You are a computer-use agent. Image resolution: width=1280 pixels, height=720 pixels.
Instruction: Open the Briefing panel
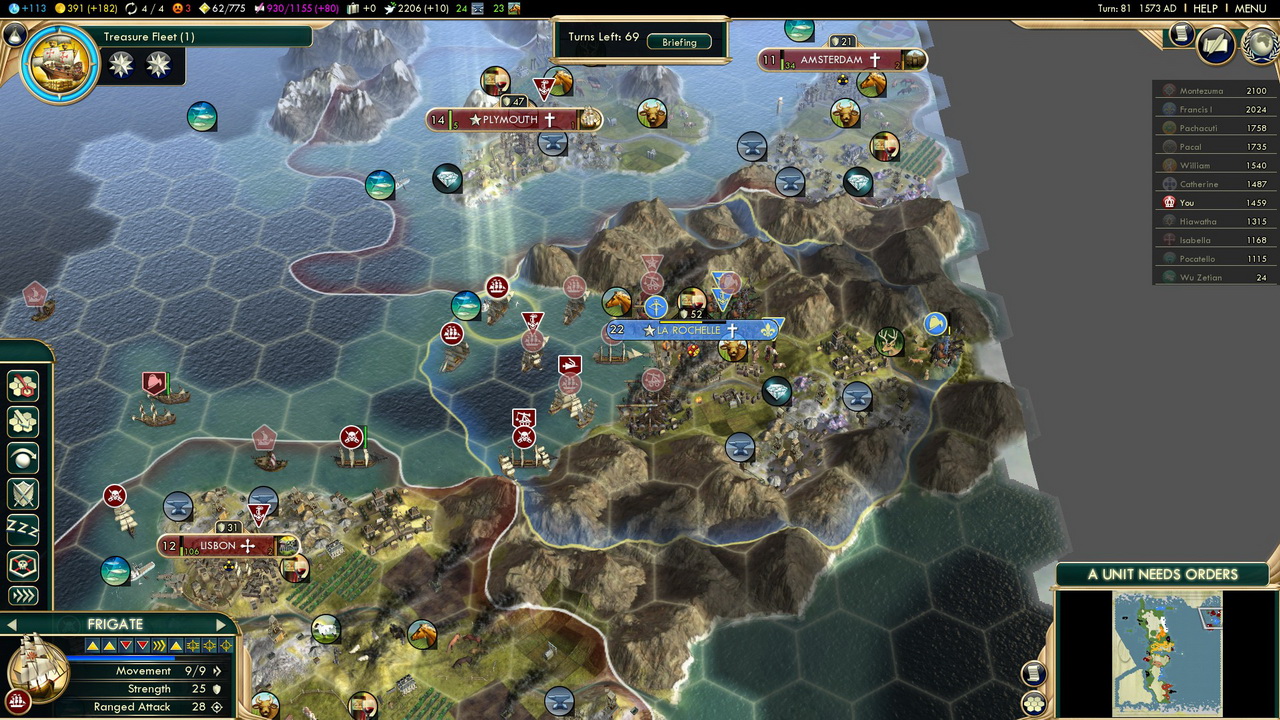coord(679,42)
